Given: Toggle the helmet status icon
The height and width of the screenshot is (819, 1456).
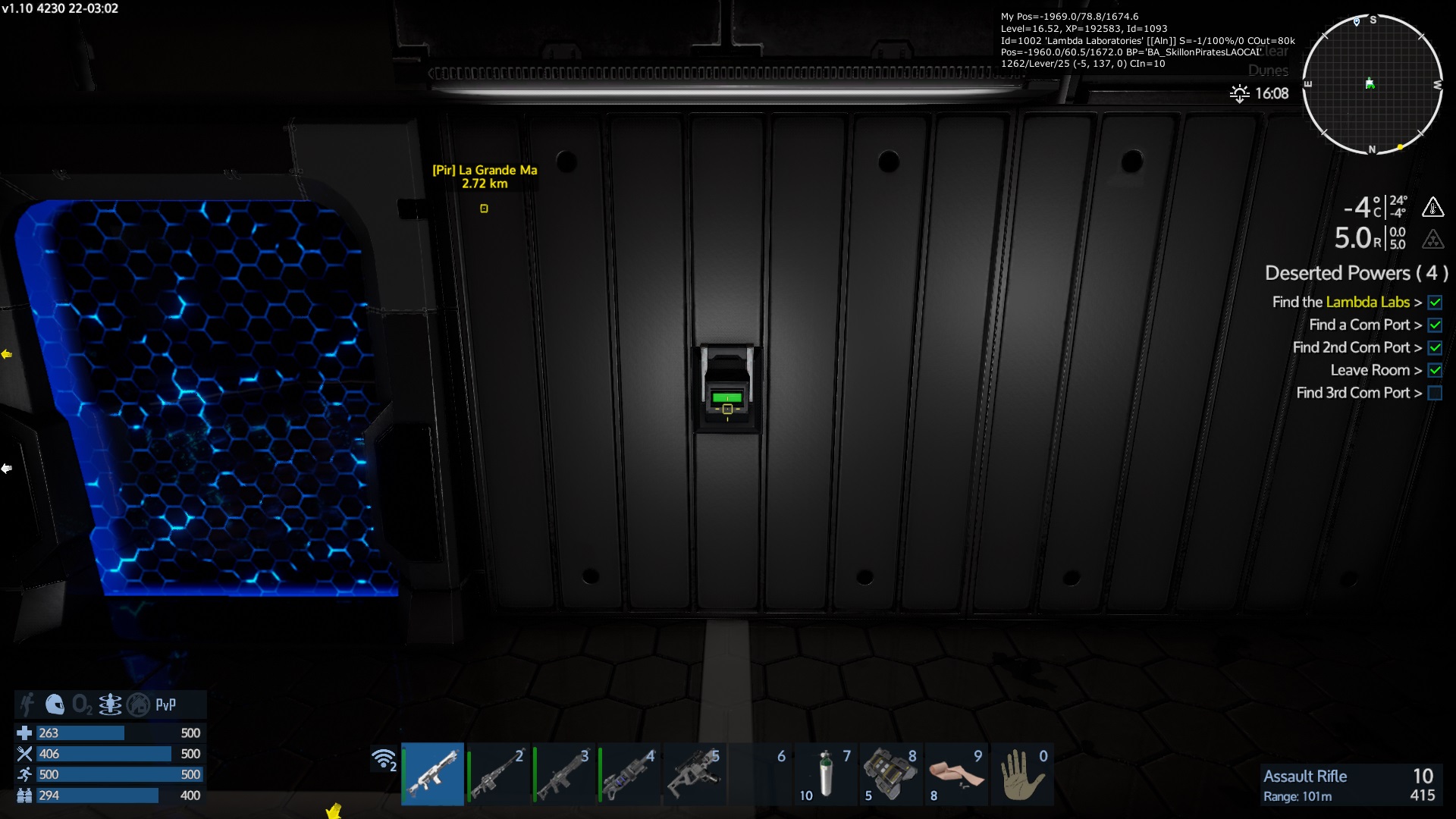Looking at the screenshot, I should tap(55, 704).
